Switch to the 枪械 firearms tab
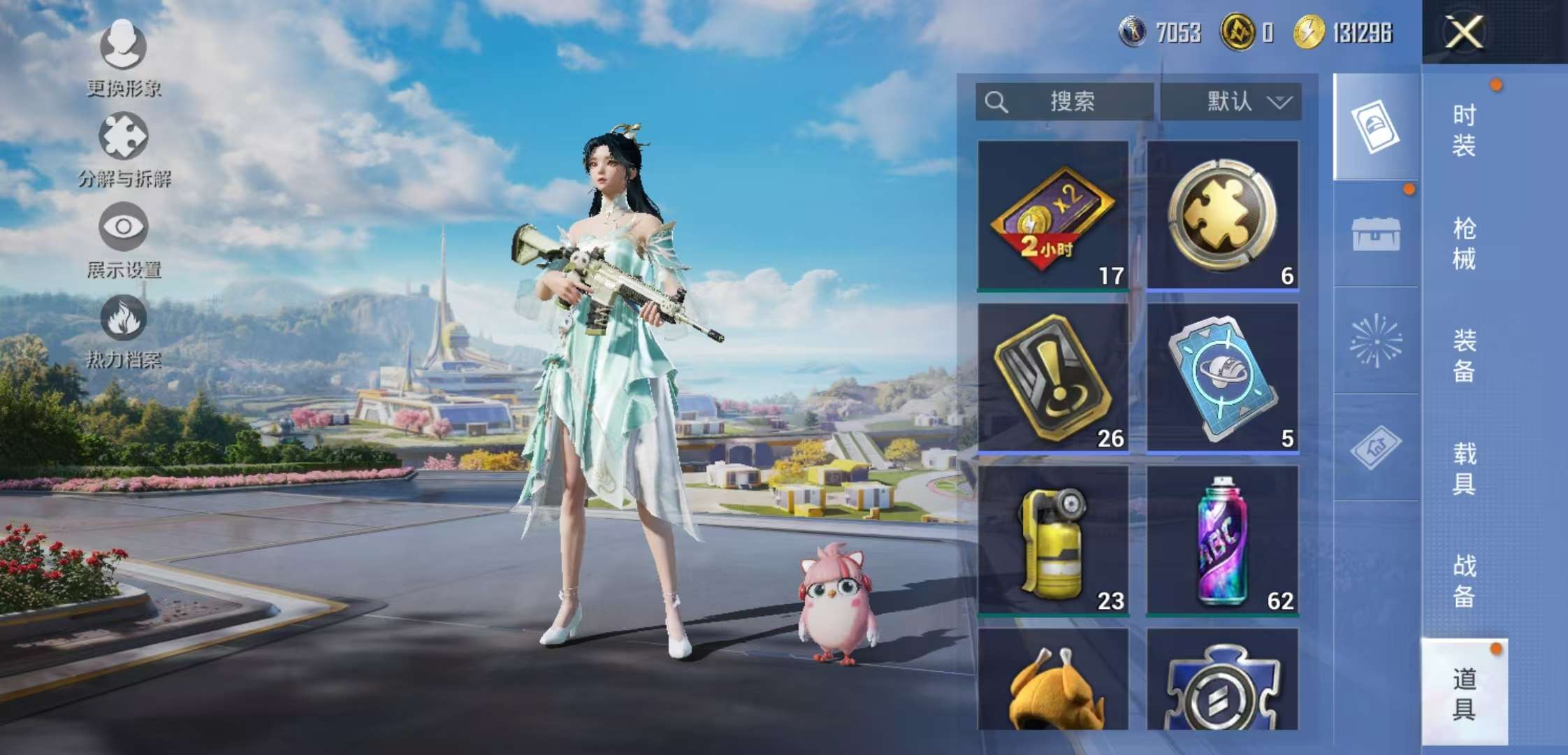The height and width of the screenshot is (755, 1568). [1464, 244]
